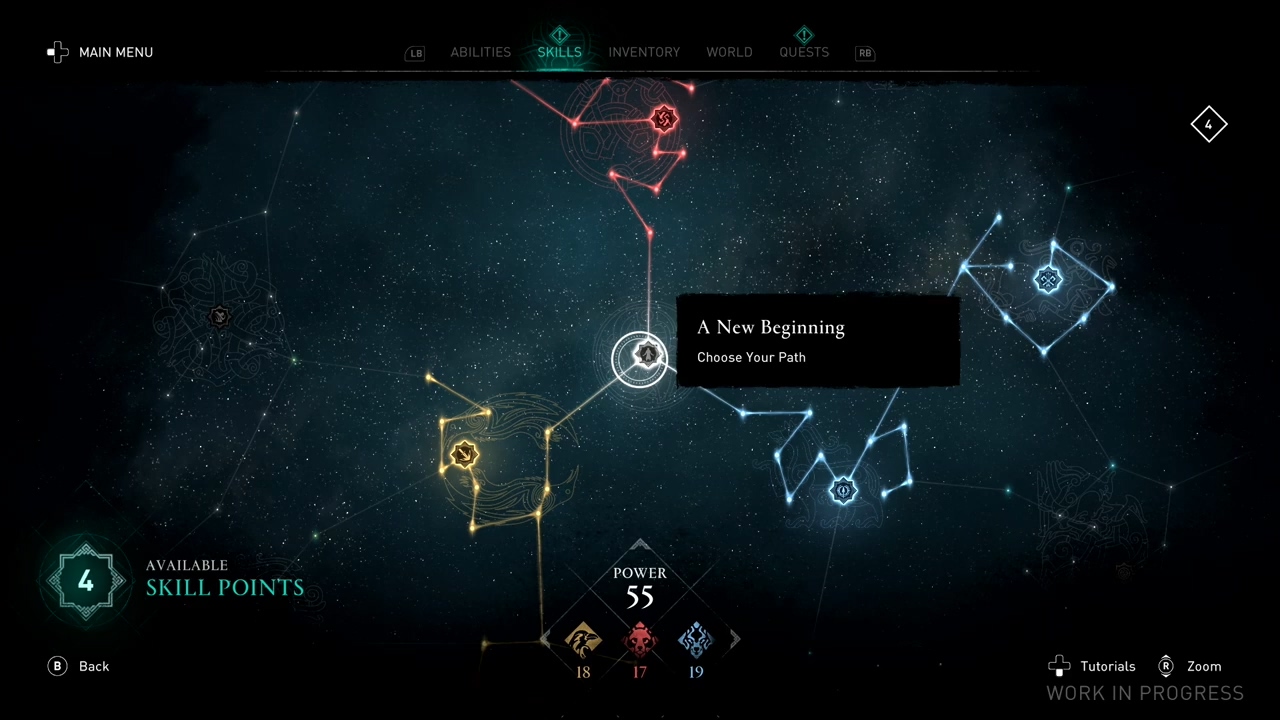Click the yellow raven power icon

pyautogui.click(x=583, y=640)
